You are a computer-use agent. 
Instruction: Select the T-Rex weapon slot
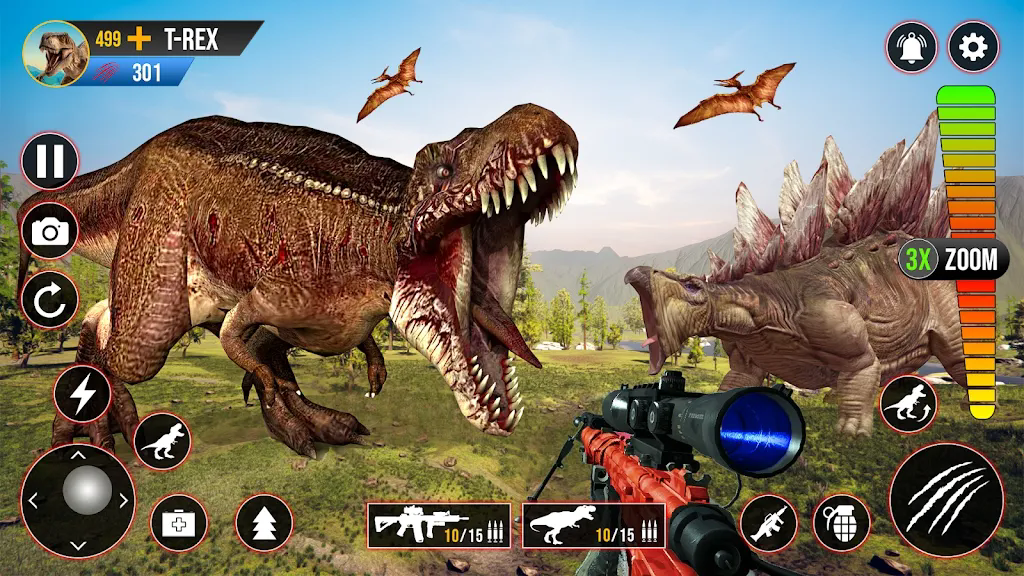click(594, 525)
